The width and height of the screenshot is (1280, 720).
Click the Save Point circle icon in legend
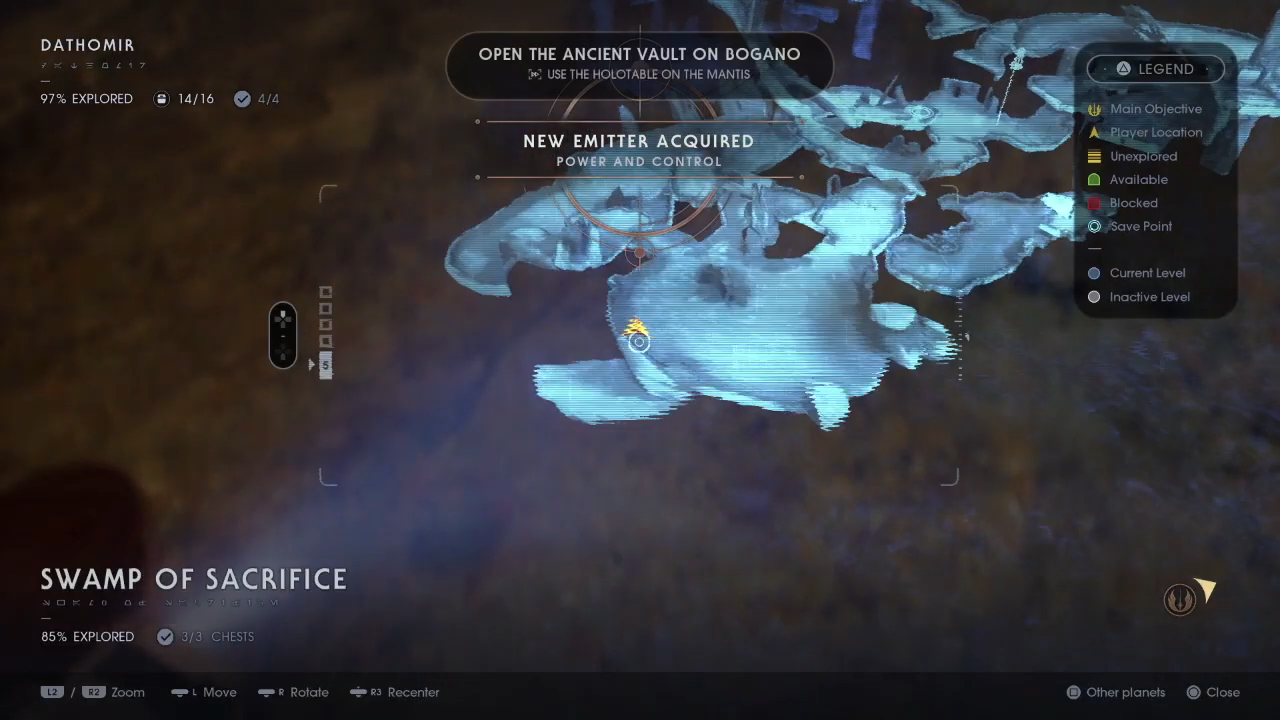pyautogui.click(x=1094, y=226)
